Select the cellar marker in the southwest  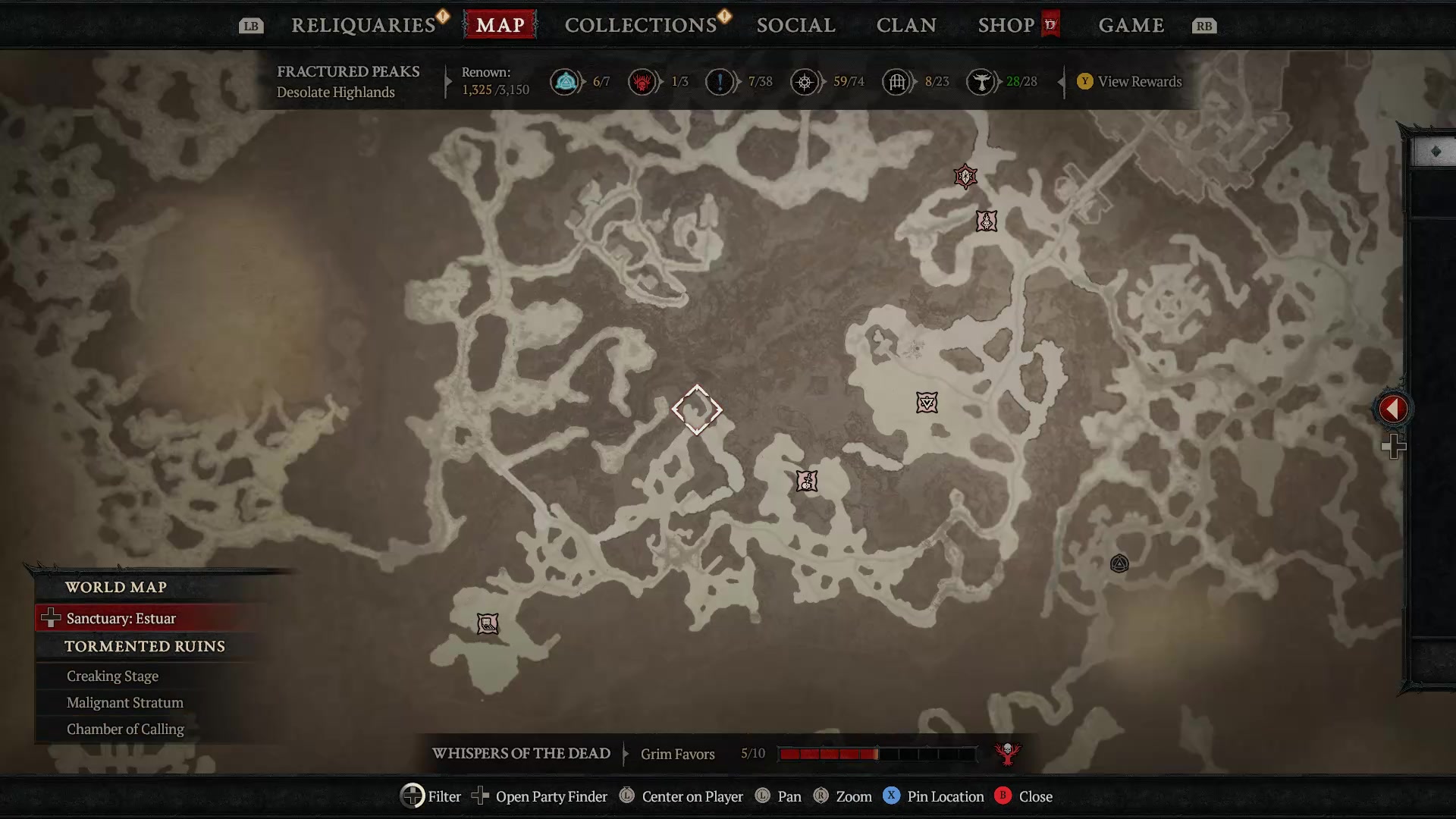click(488, 623)
